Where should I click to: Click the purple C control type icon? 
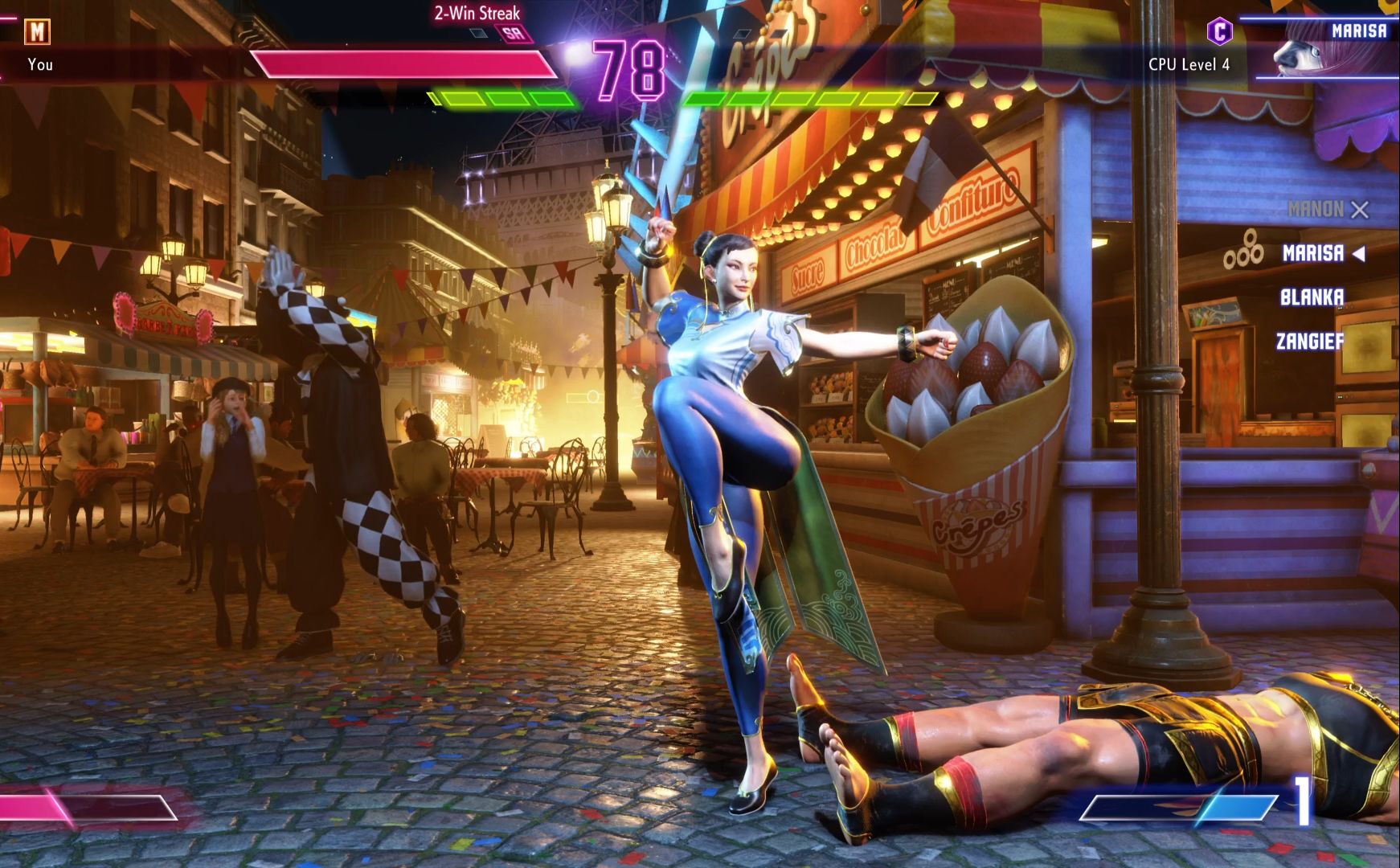coord(1219,31)
